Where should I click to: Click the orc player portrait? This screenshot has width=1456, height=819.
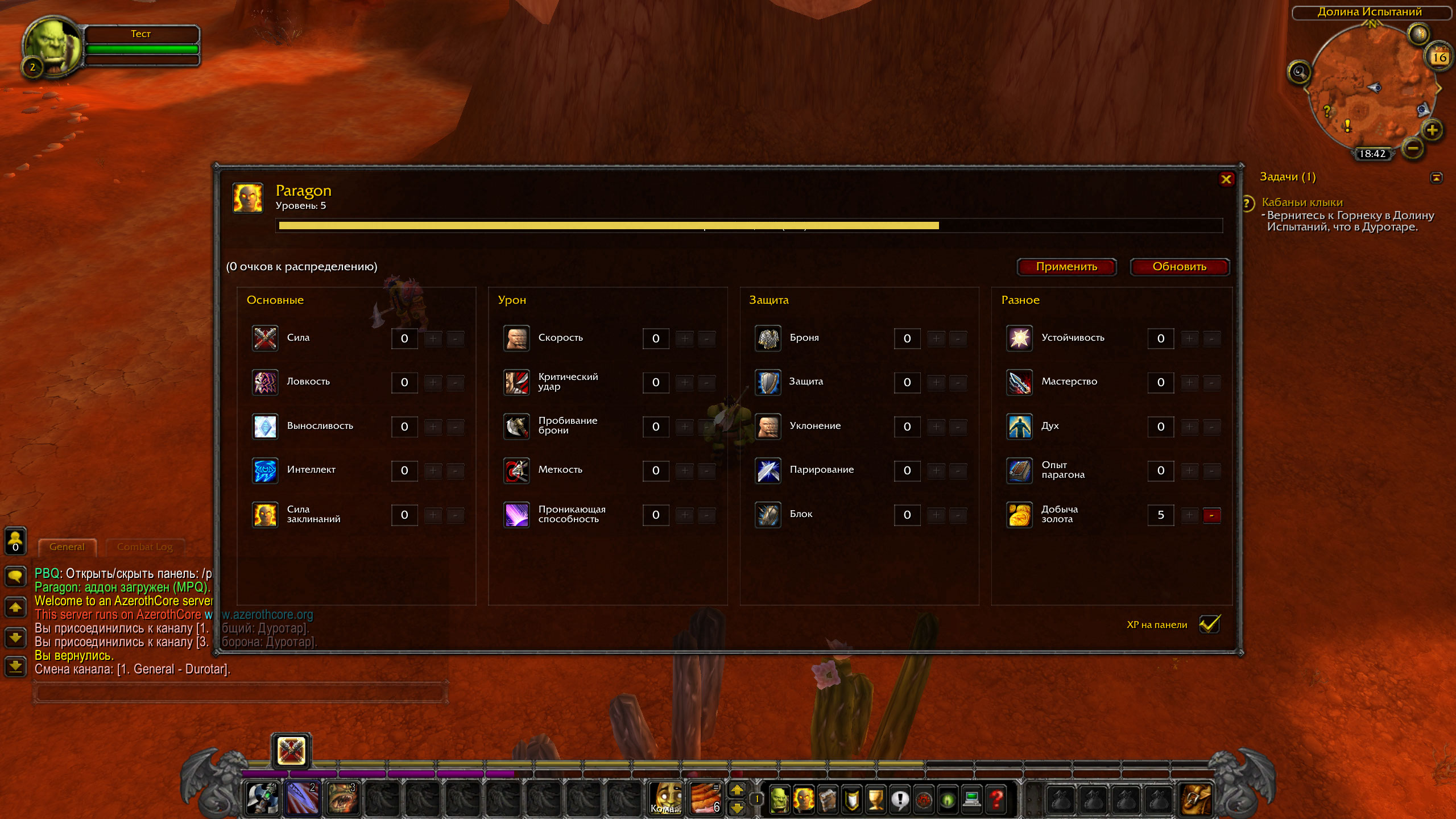[x=52, y=45]
